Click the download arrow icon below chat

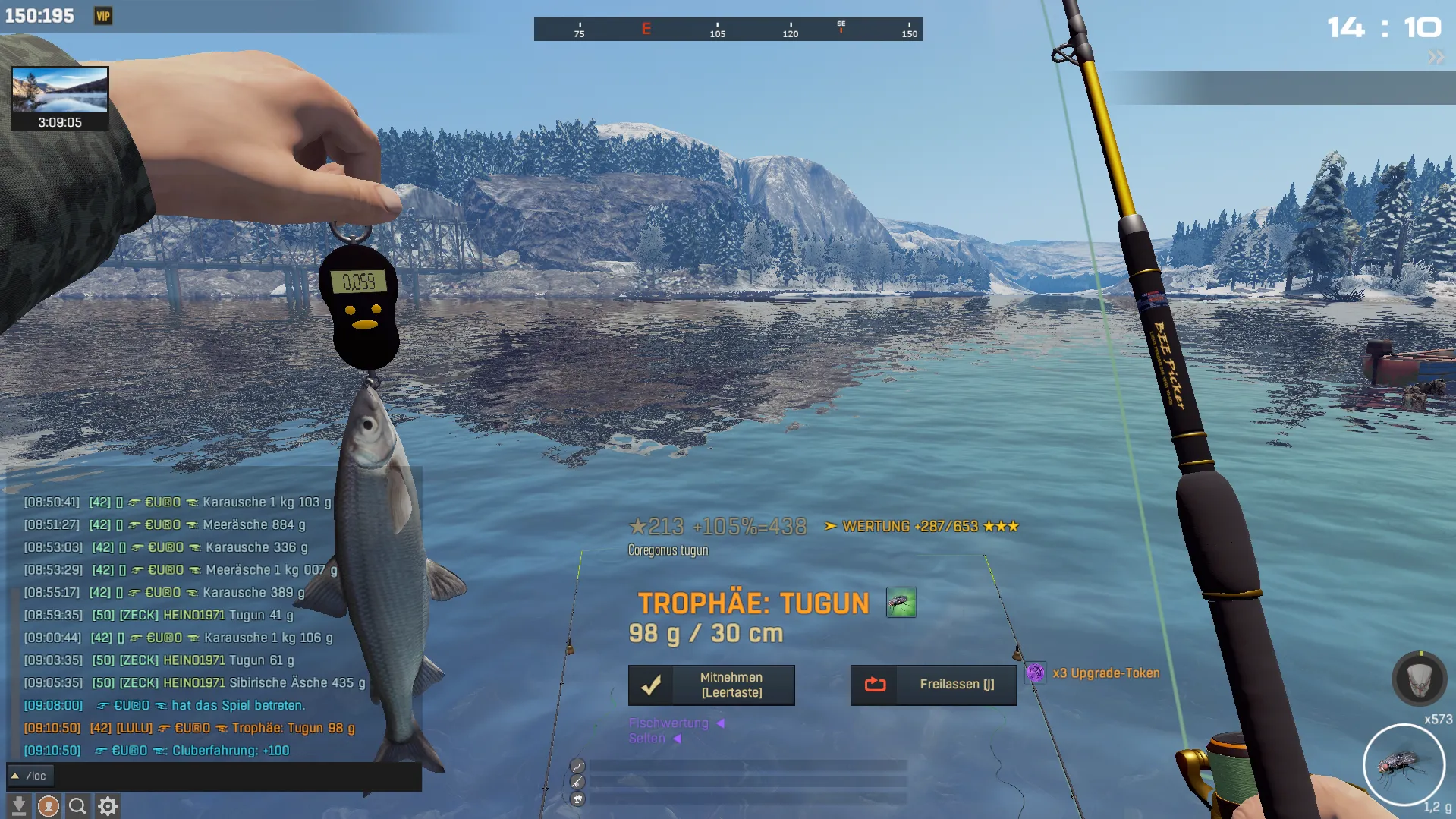19,805
